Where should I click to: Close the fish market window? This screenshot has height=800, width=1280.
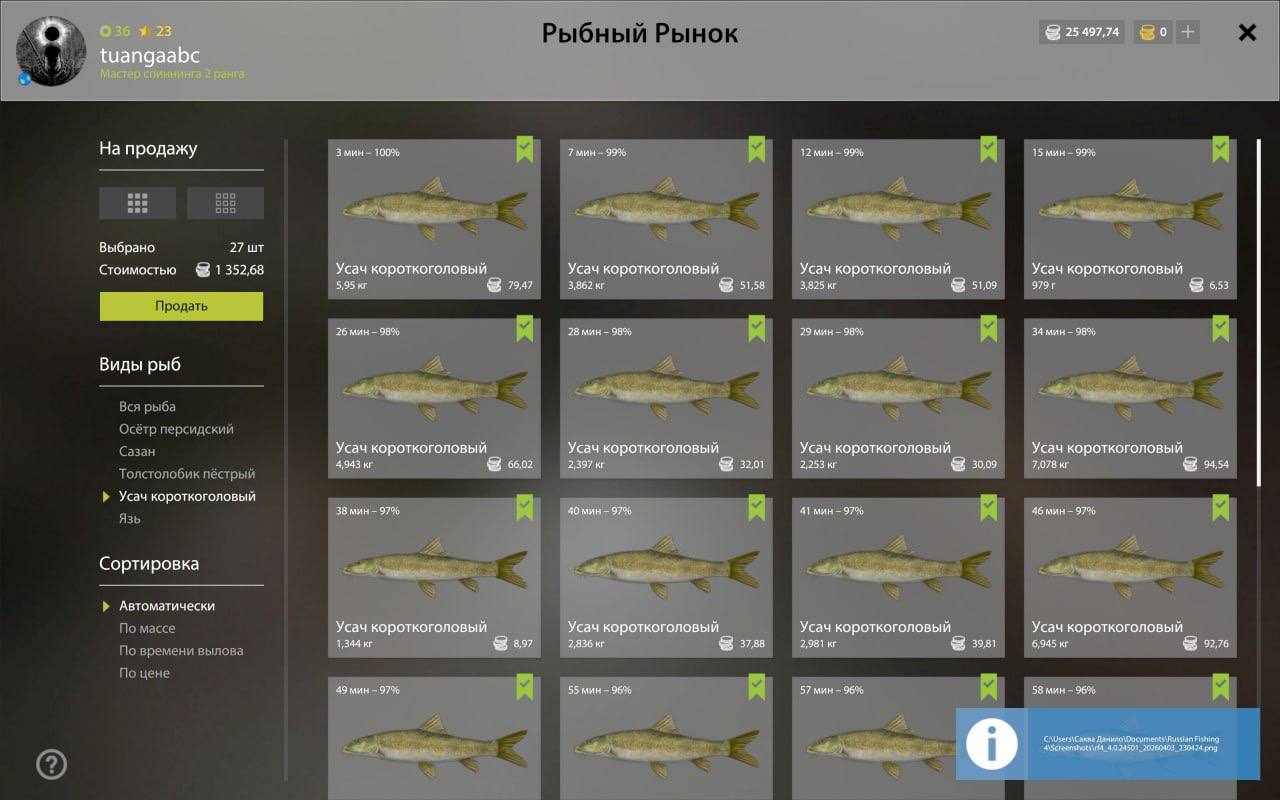1247,32
